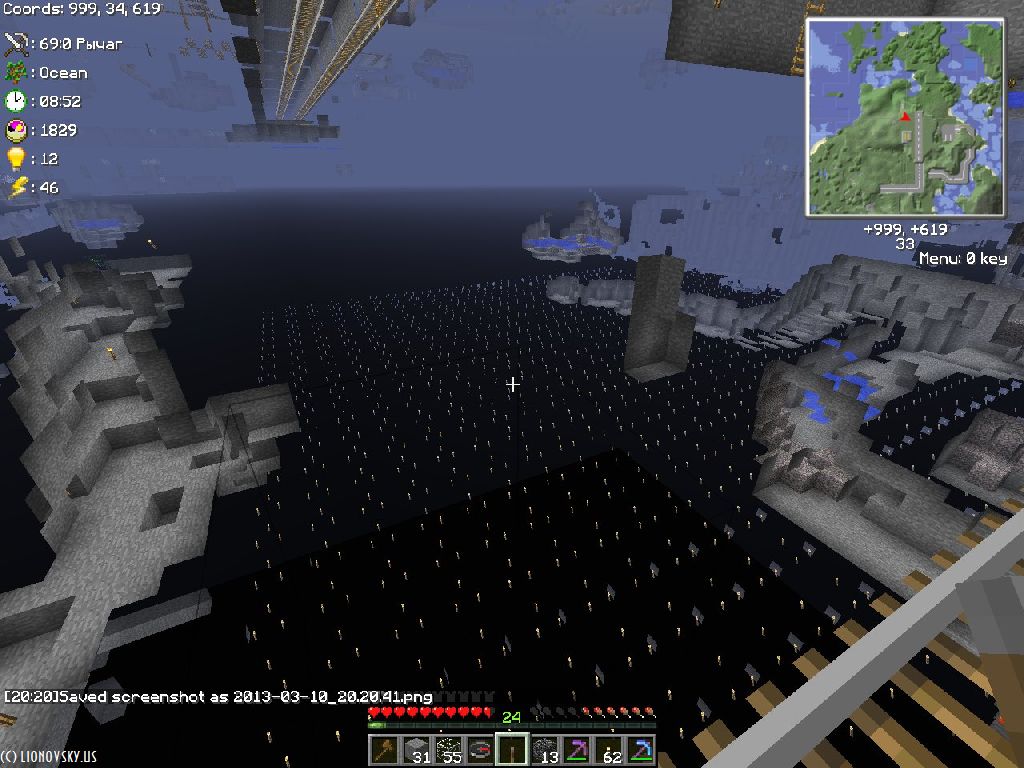Viewport: 1024px width, 768px height.
Task: Choose the hotbar stack of 55 items
Action: click(448, 749)
